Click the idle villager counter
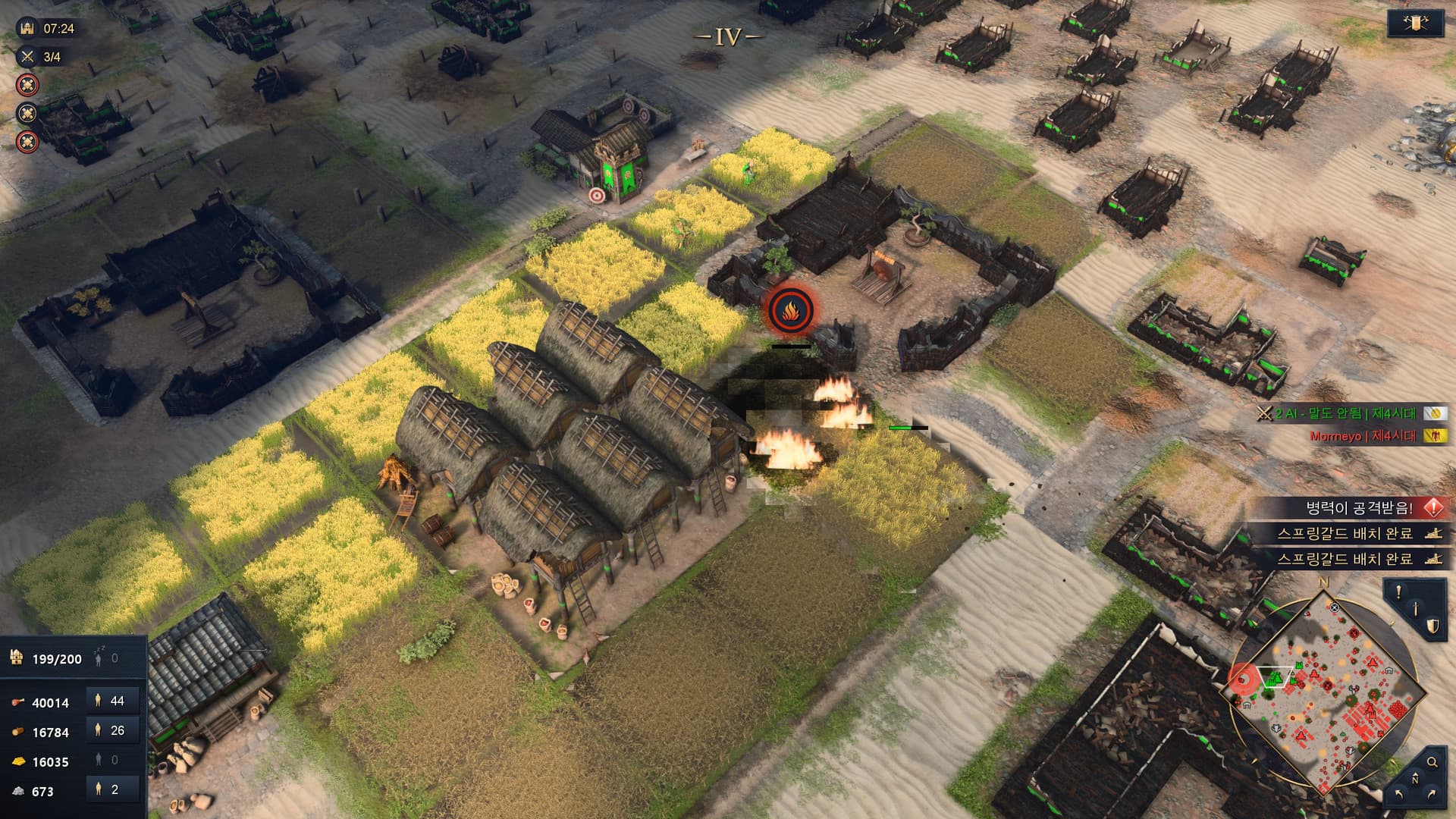The width and height of the screenshot is (1456, 819). [x=106, y=658]
